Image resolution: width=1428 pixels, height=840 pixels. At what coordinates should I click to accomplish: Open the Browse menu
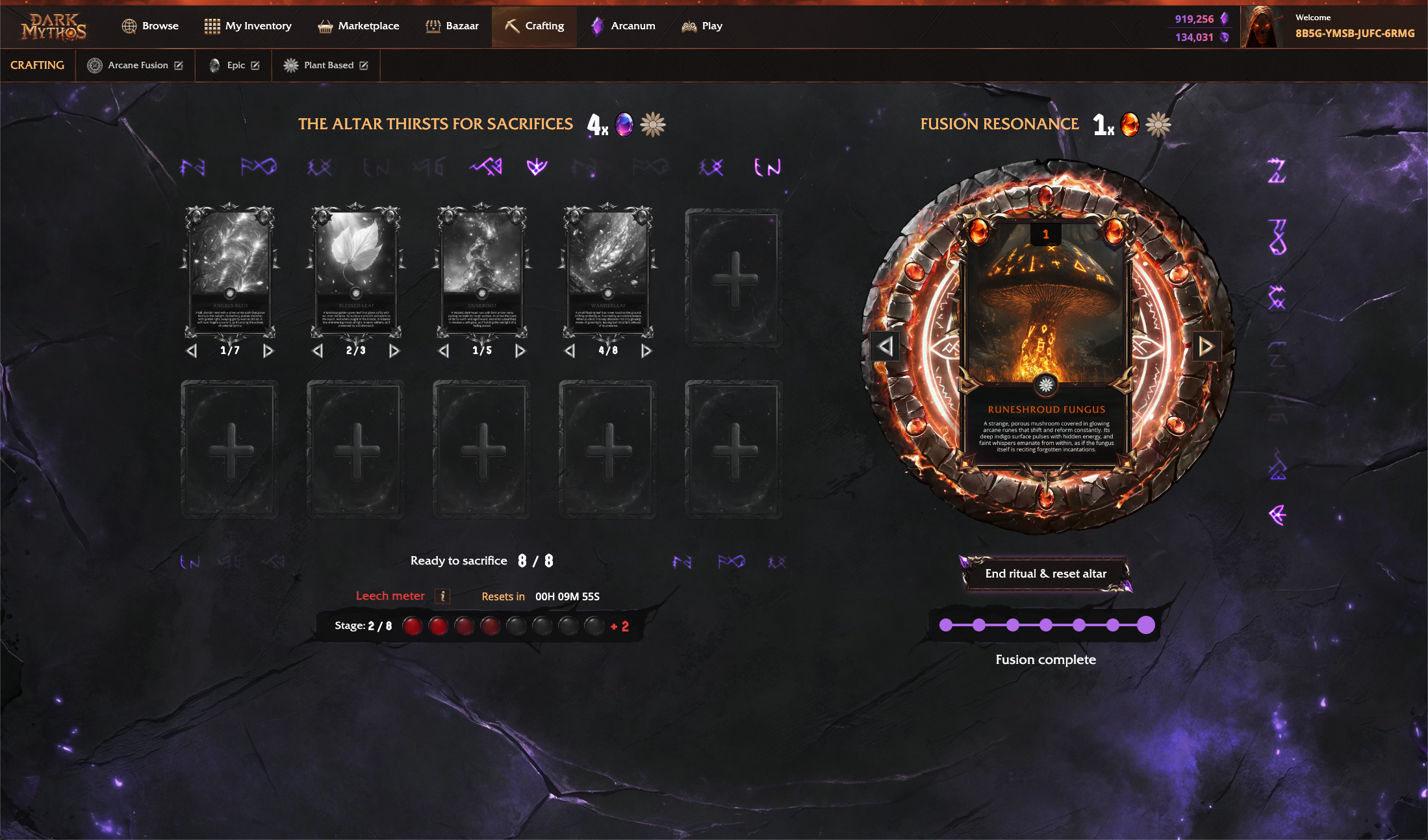point(150,26)
